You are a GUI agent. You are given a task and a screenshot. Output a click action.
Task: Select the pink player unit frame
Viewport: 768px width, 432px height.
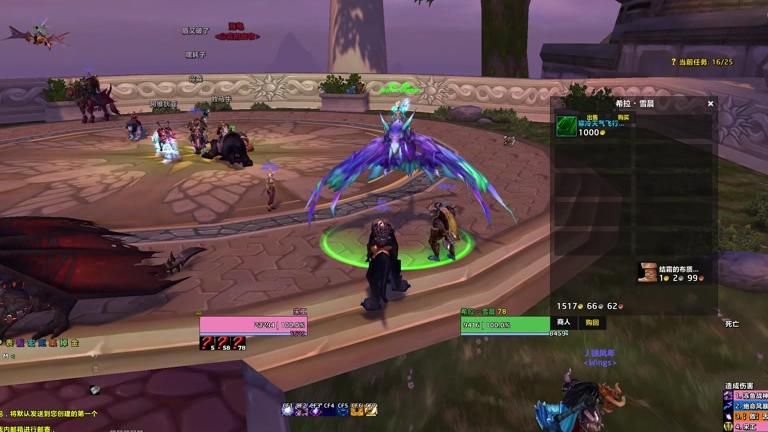tap(253, 325)
